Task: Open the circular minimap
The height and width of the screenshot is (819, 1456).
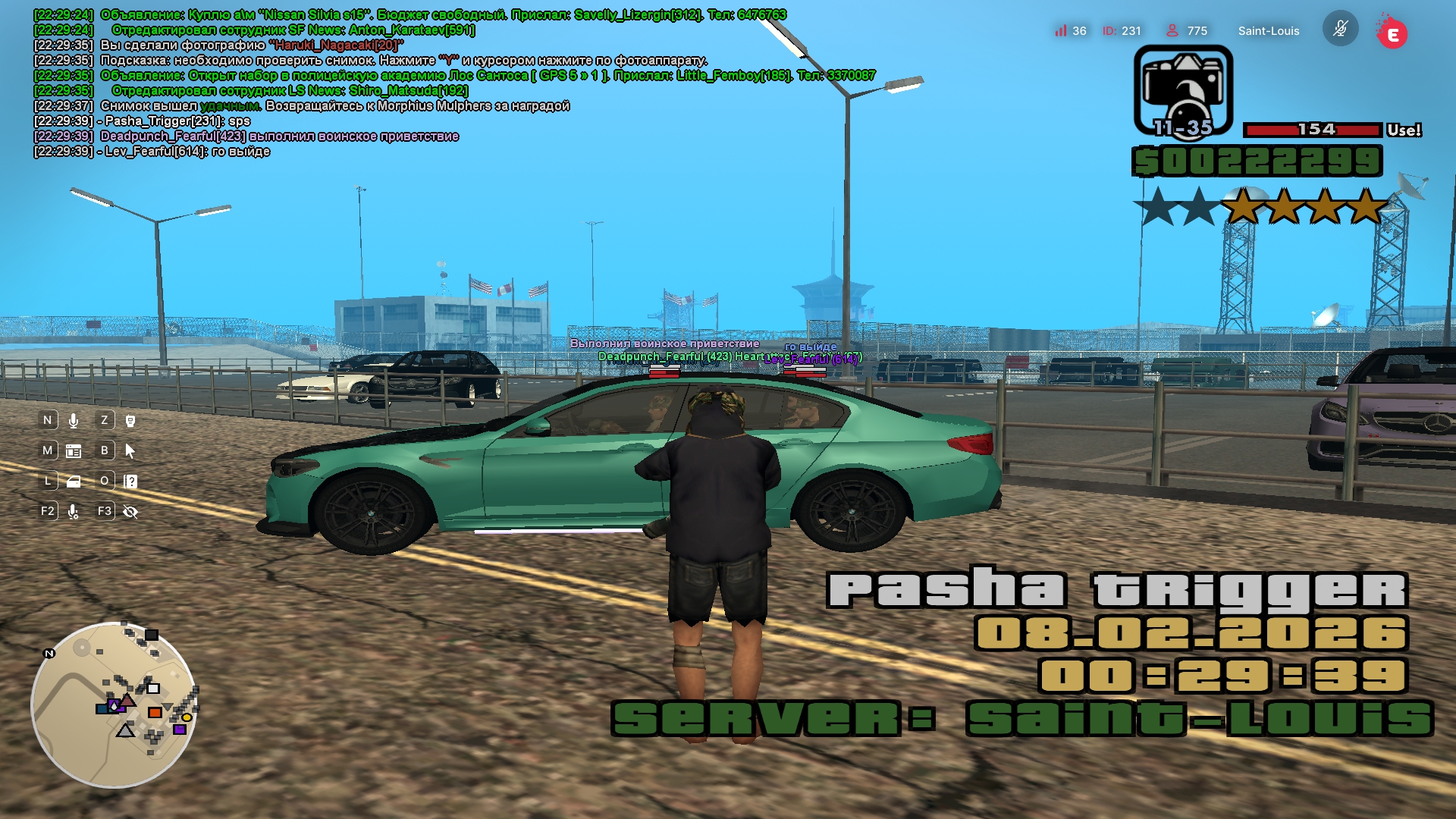Action: click(114, 705)
